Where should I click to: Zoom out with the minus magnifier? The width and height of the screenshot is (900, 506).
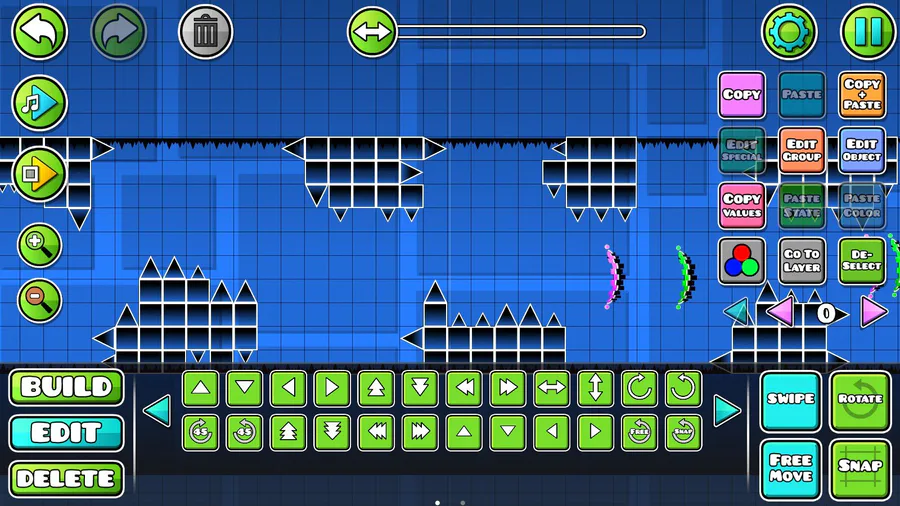coord(39,299)
